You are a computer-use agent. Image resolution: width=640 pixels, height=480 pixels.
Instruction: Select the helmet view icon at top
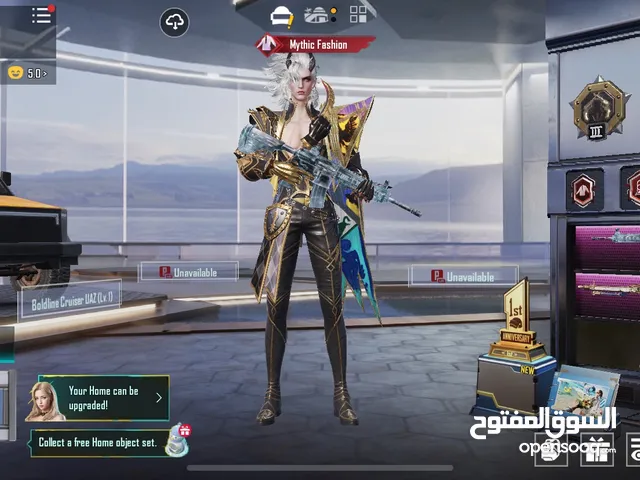[282, 15]
